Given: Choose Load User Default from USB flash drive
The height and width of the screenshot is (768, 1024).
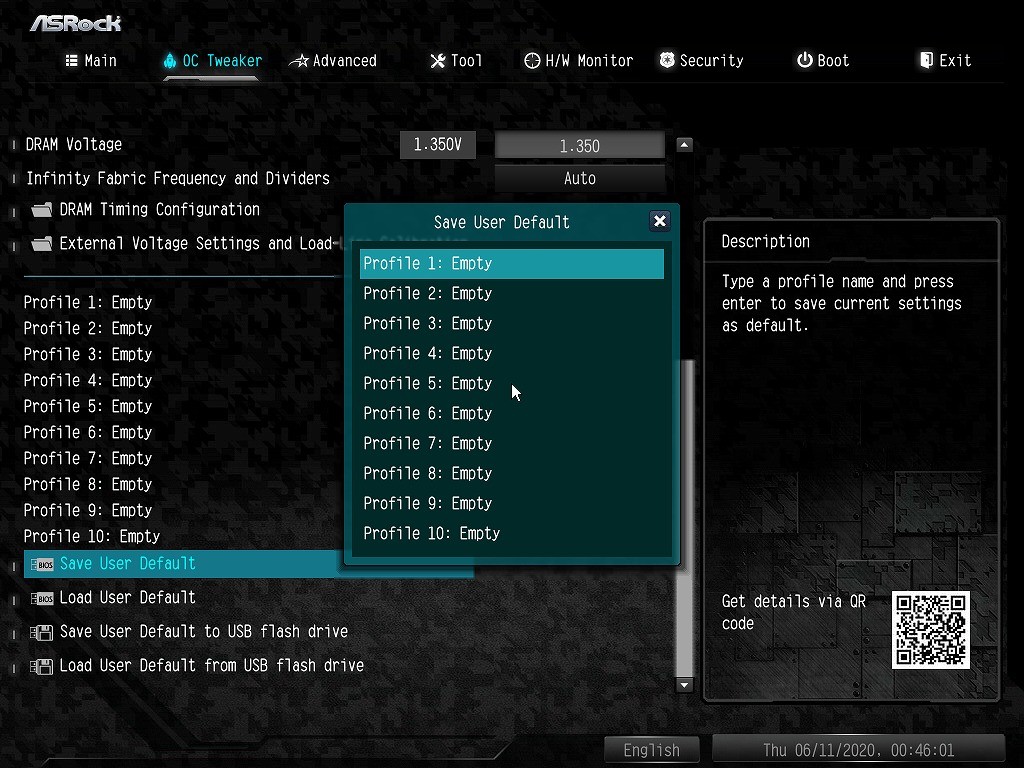Looking at the screenshot, I should pos(211,666).
